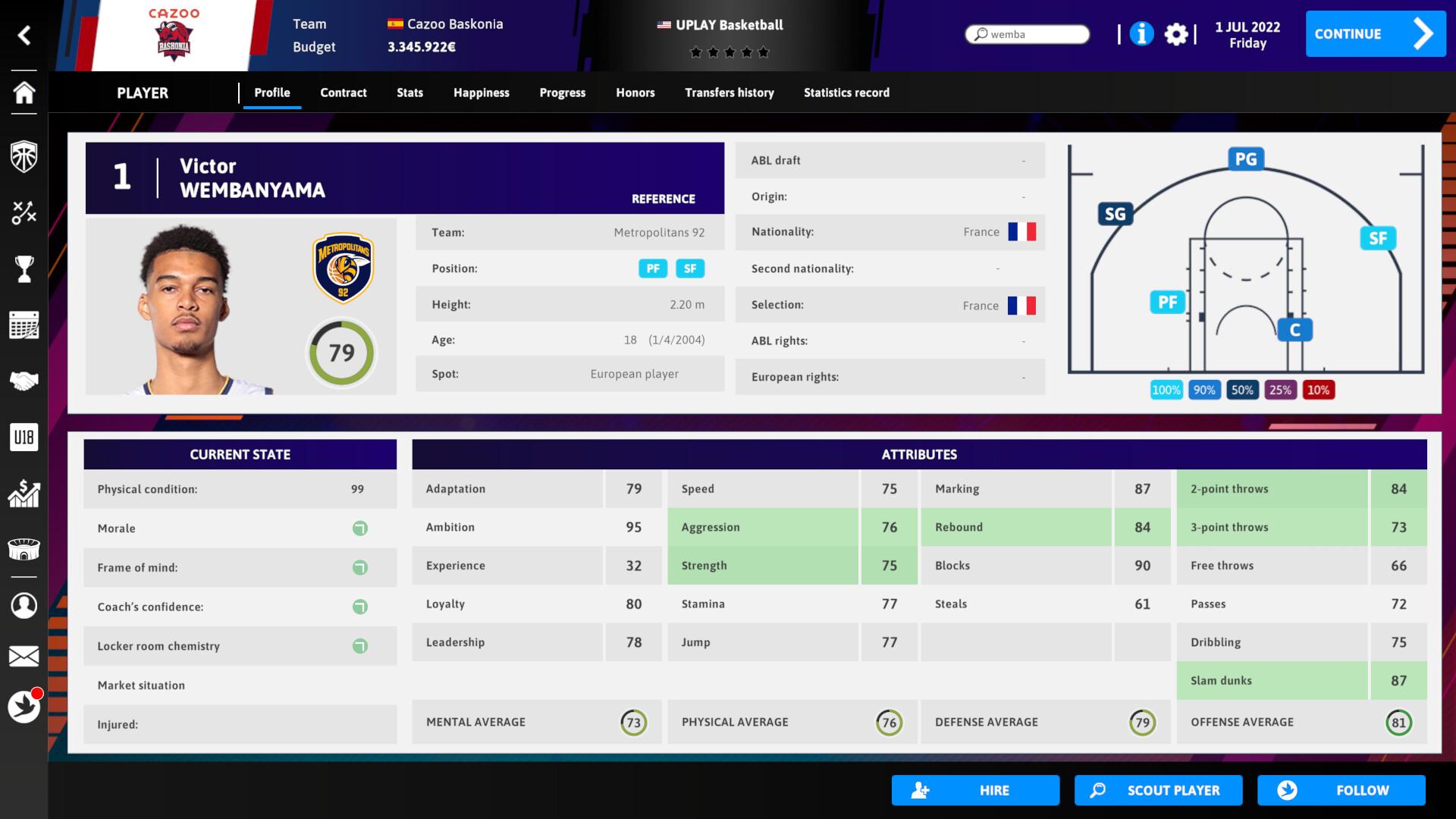Select the Trophy competitions icon
This screenshot has width=1456, height=819.
(25, 269)
